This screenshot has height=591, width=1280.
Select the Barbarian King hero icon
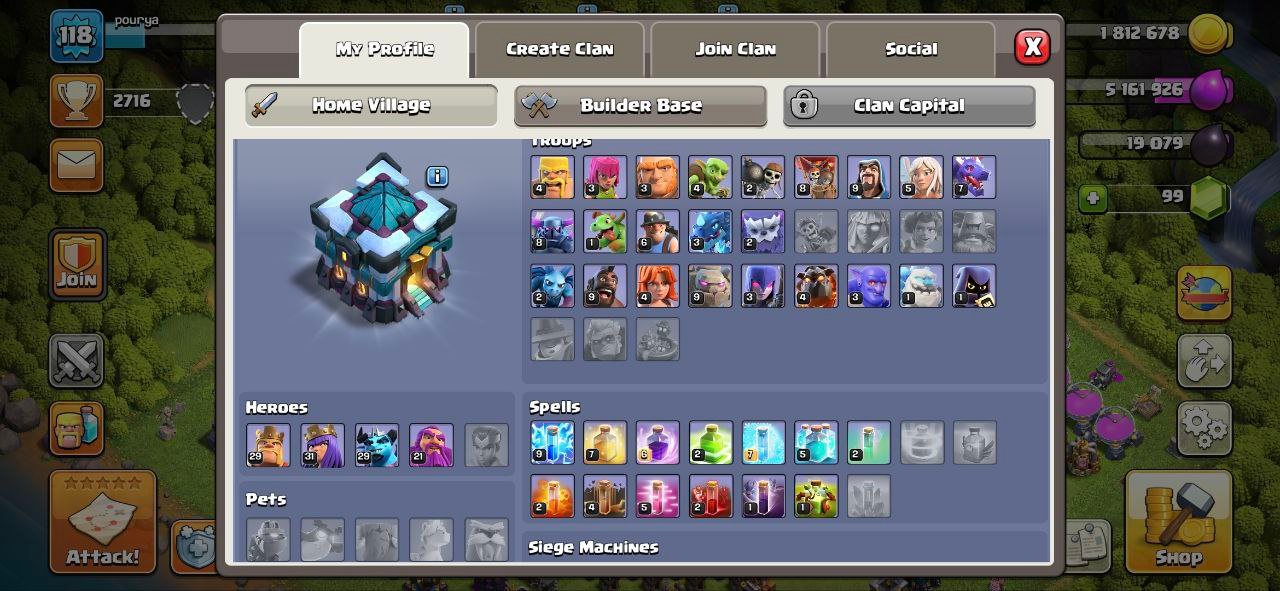(x=268, y=445)
